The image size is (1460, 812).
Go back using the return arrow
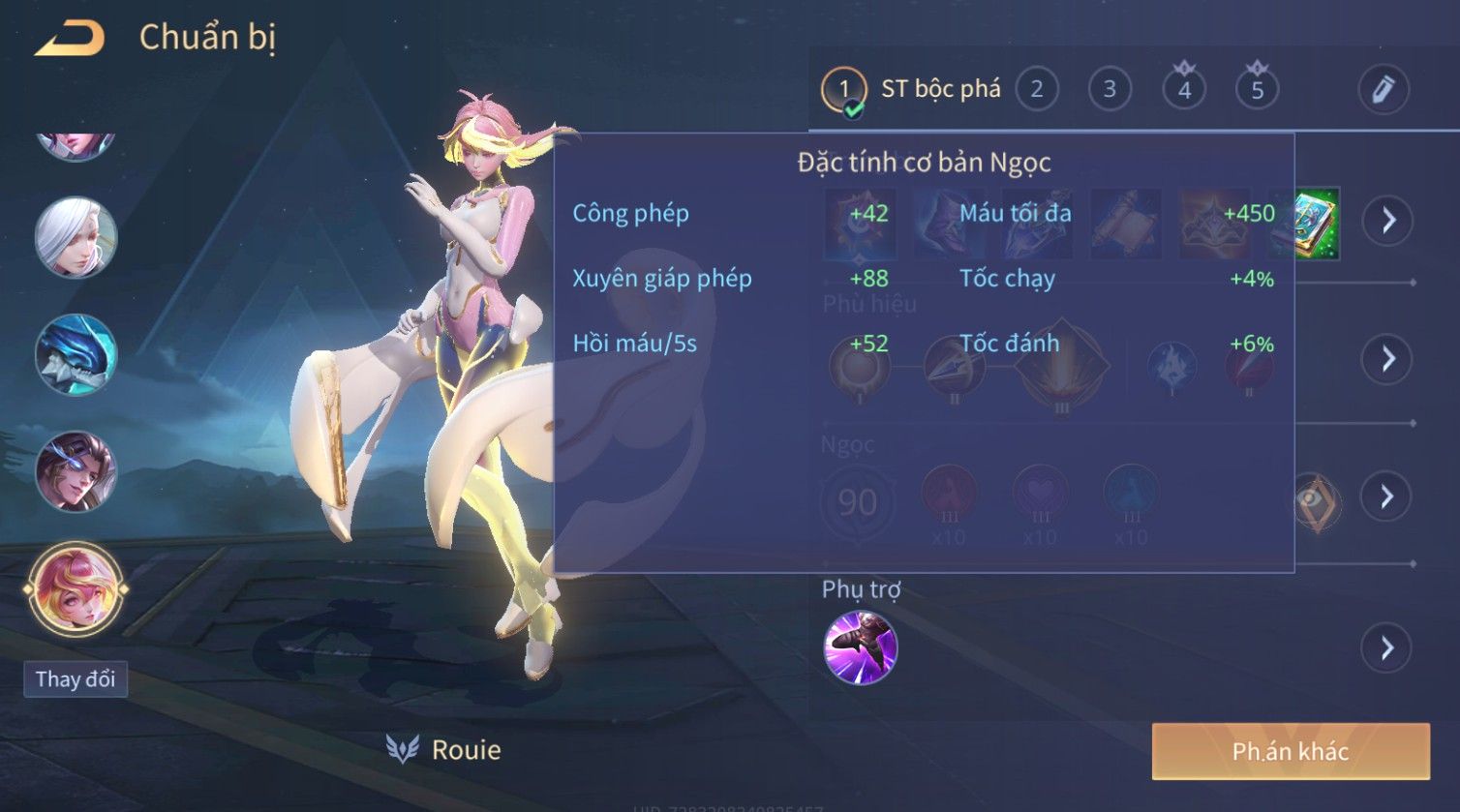click(70, 39)
